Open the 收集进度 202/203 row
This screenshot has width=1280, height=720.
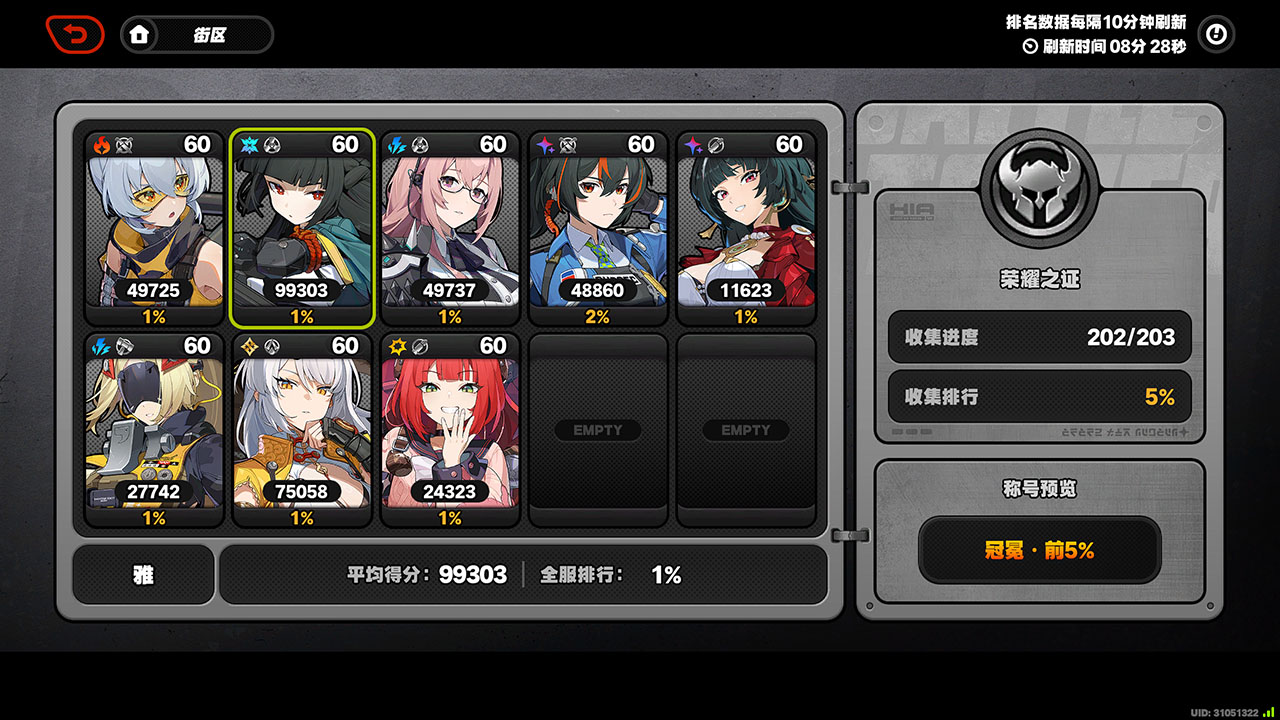click(1040, 337)
